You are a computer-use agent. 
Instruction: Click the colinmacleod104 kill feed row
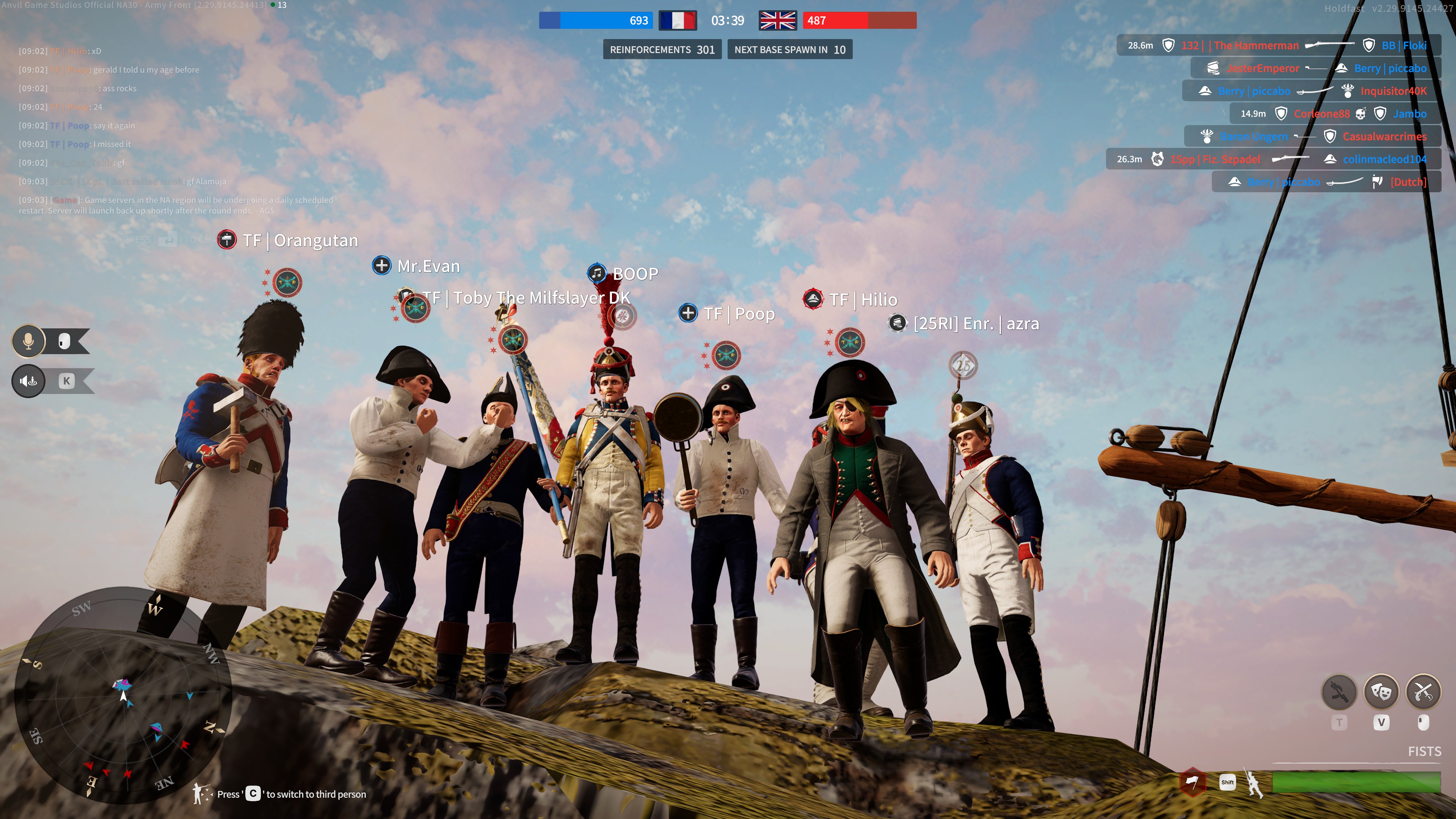pyautogui.click(x=1272, y=159)
